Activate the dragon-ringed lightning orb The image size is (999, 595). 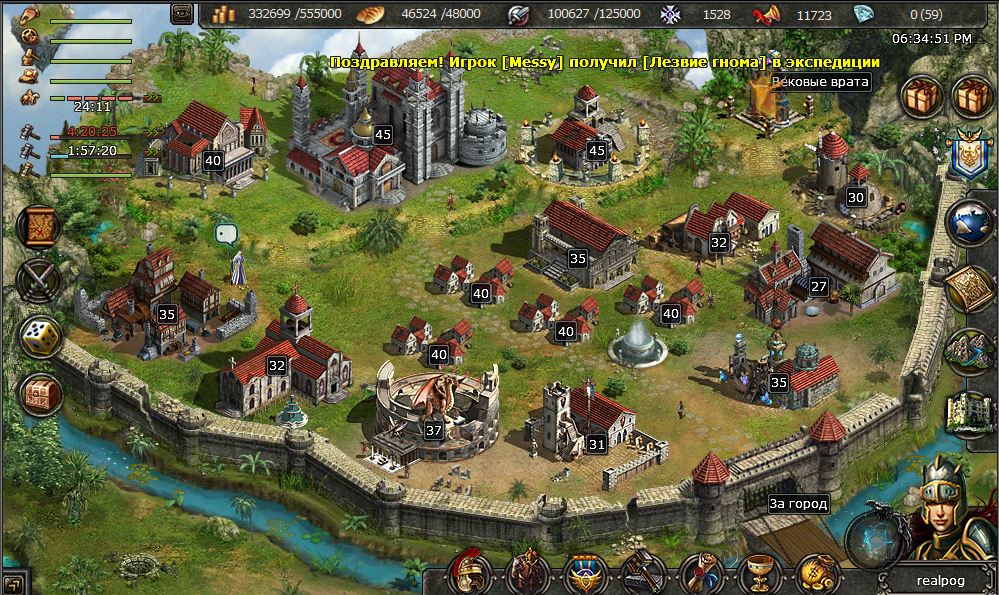tap(870, 541)
